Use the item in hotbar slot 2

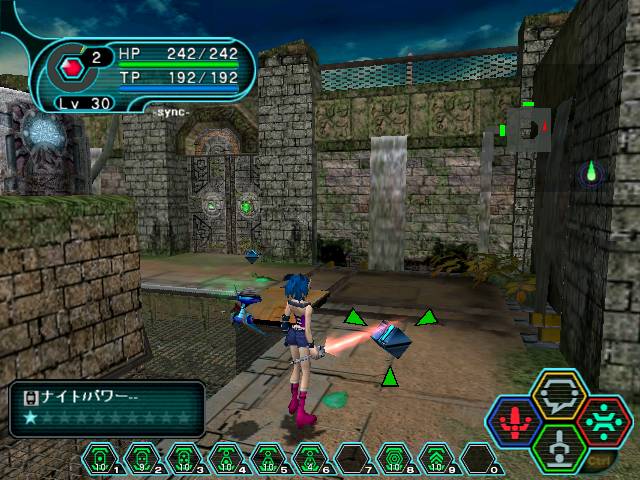[142, 459]
